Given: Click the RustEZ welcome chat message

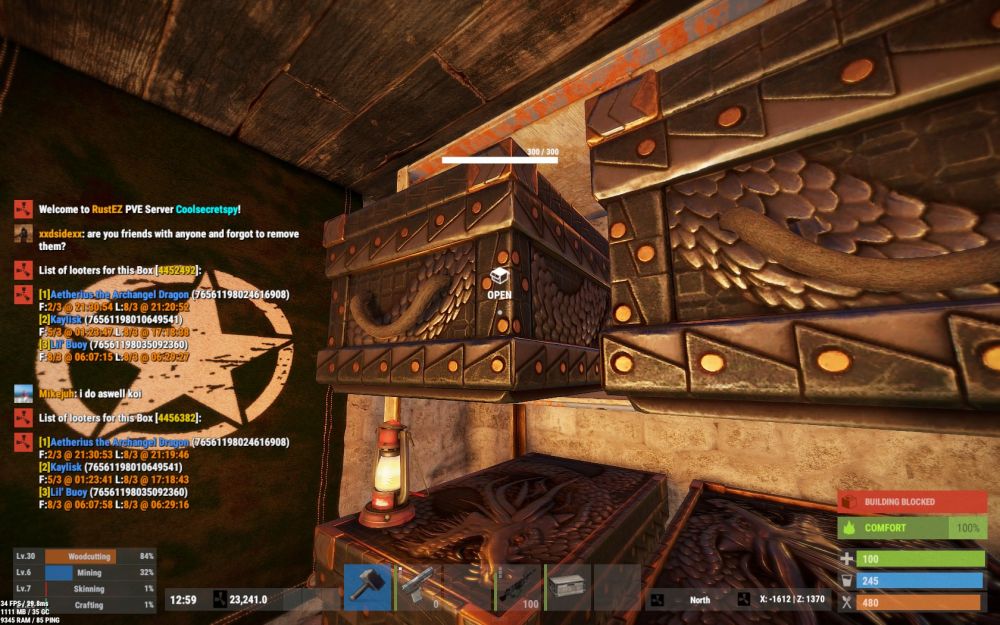Looking at the screenshot, I should coord(140,210).
